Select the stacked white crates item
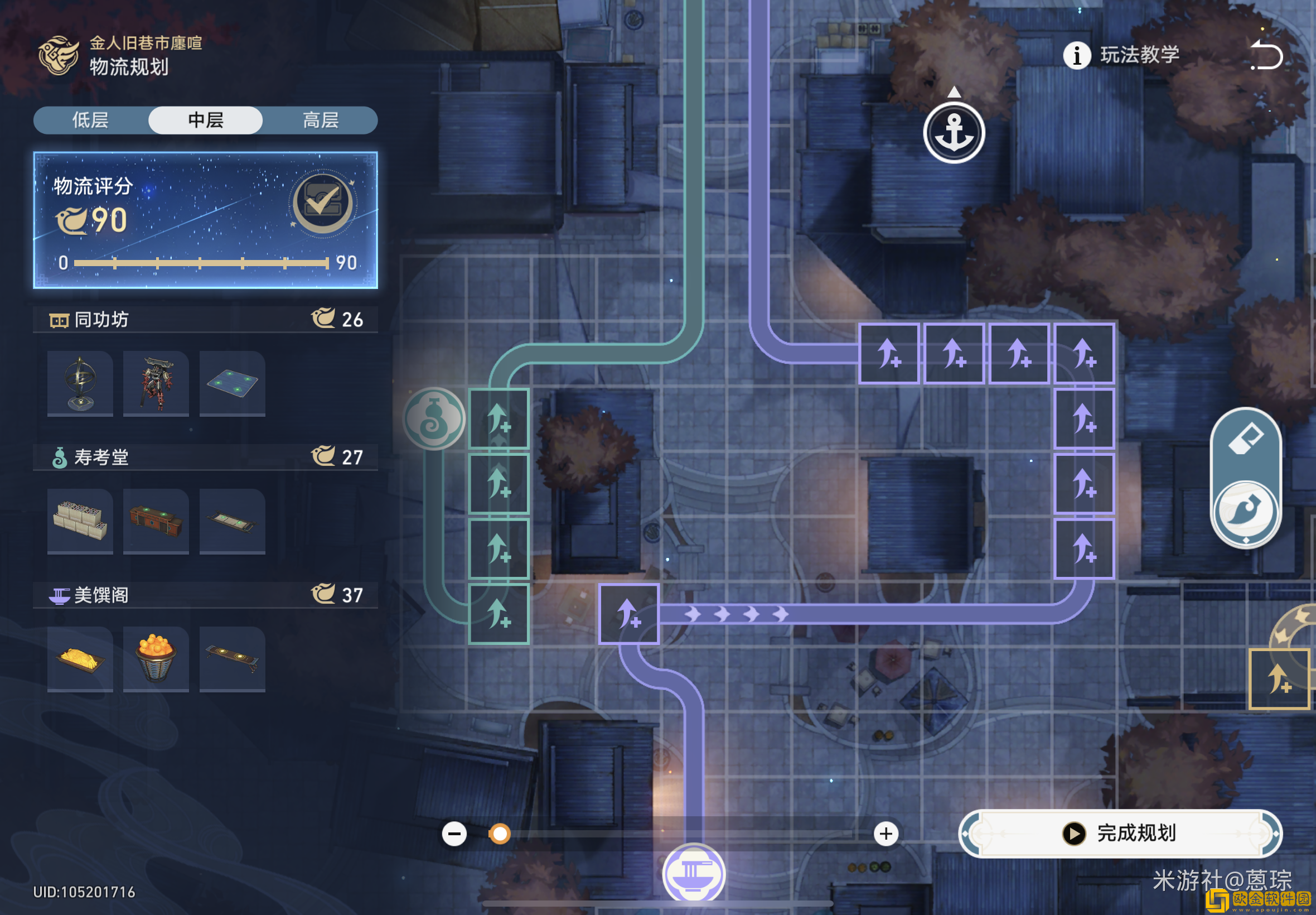 click(80, 521)
